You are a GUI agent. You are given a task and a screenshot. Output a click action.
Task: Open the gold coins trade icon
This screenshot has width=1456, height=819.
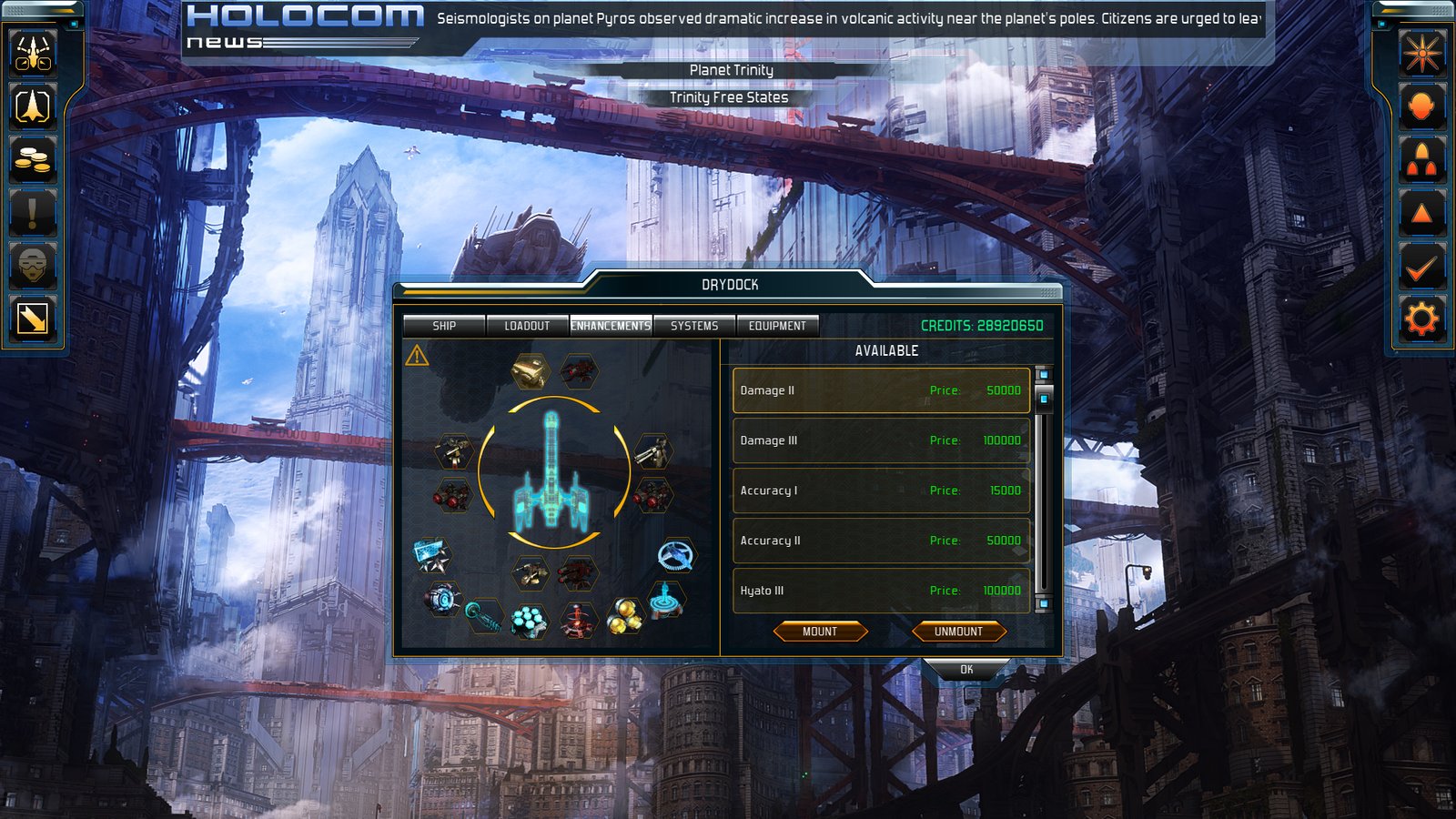point(34,160)
